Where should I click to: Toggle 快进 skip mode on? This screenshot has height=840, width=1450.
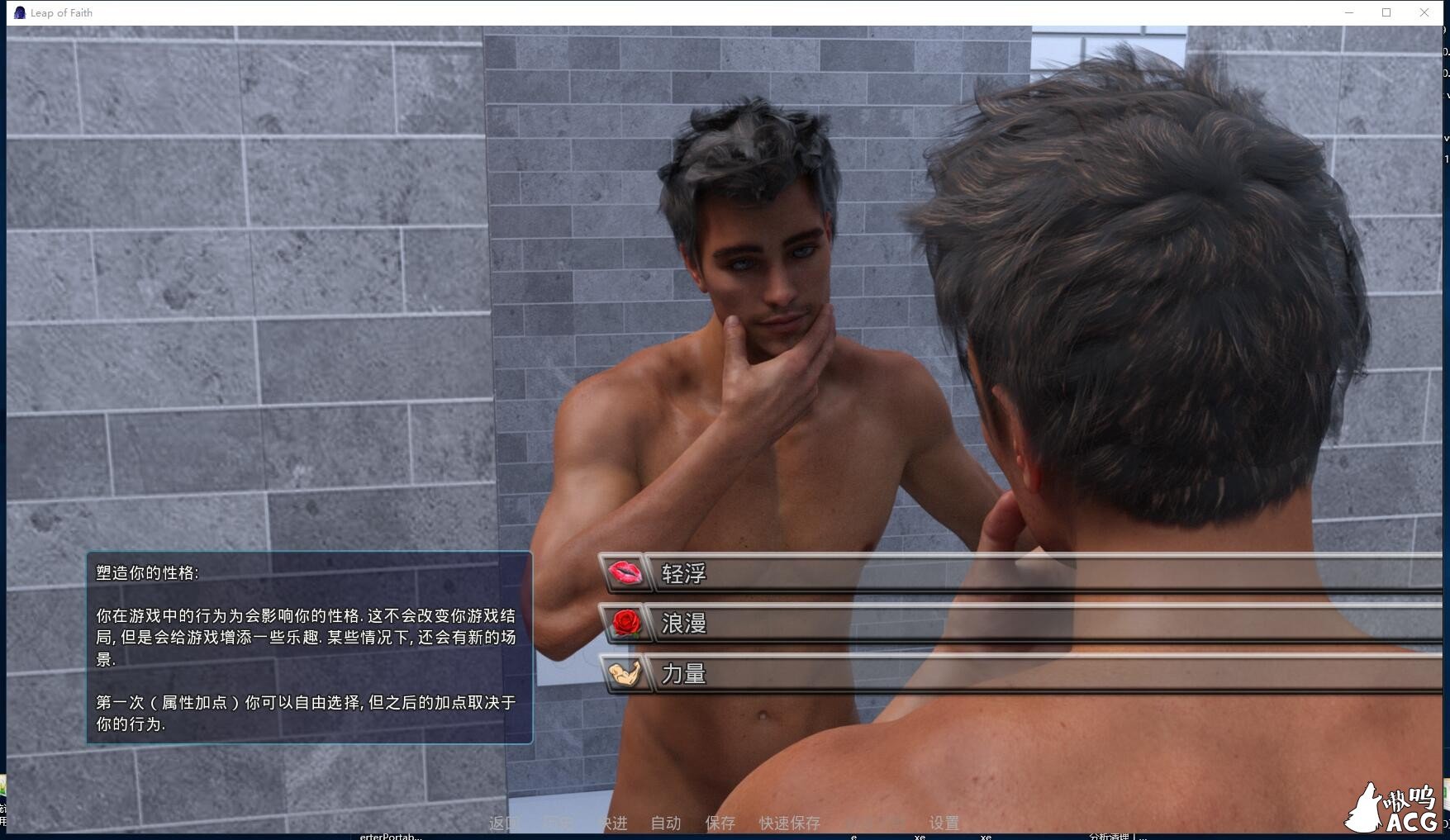pyautogui.click(x=612, y=823)
